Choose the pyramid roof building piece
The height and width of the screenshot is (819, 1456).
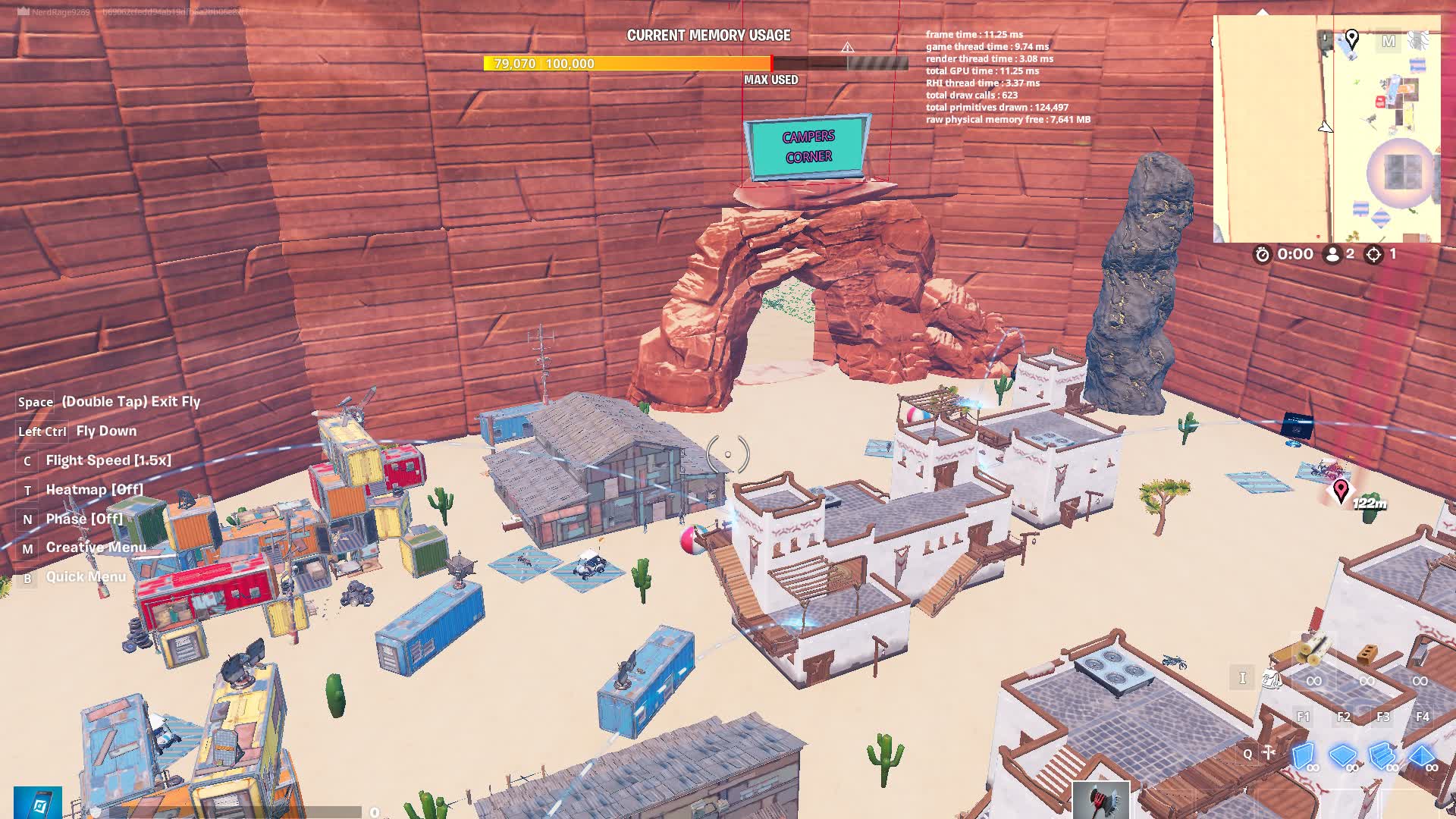1422,756
